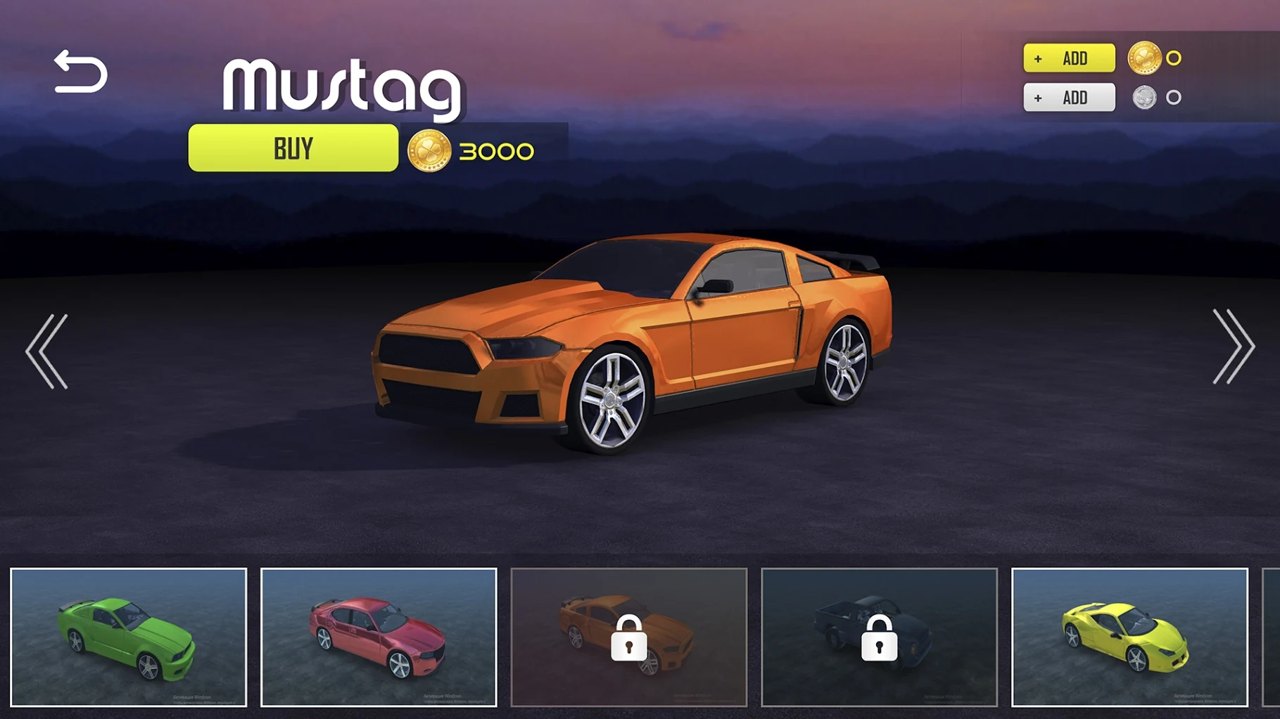Select the green car thumbnail

[x=129, y=637]
